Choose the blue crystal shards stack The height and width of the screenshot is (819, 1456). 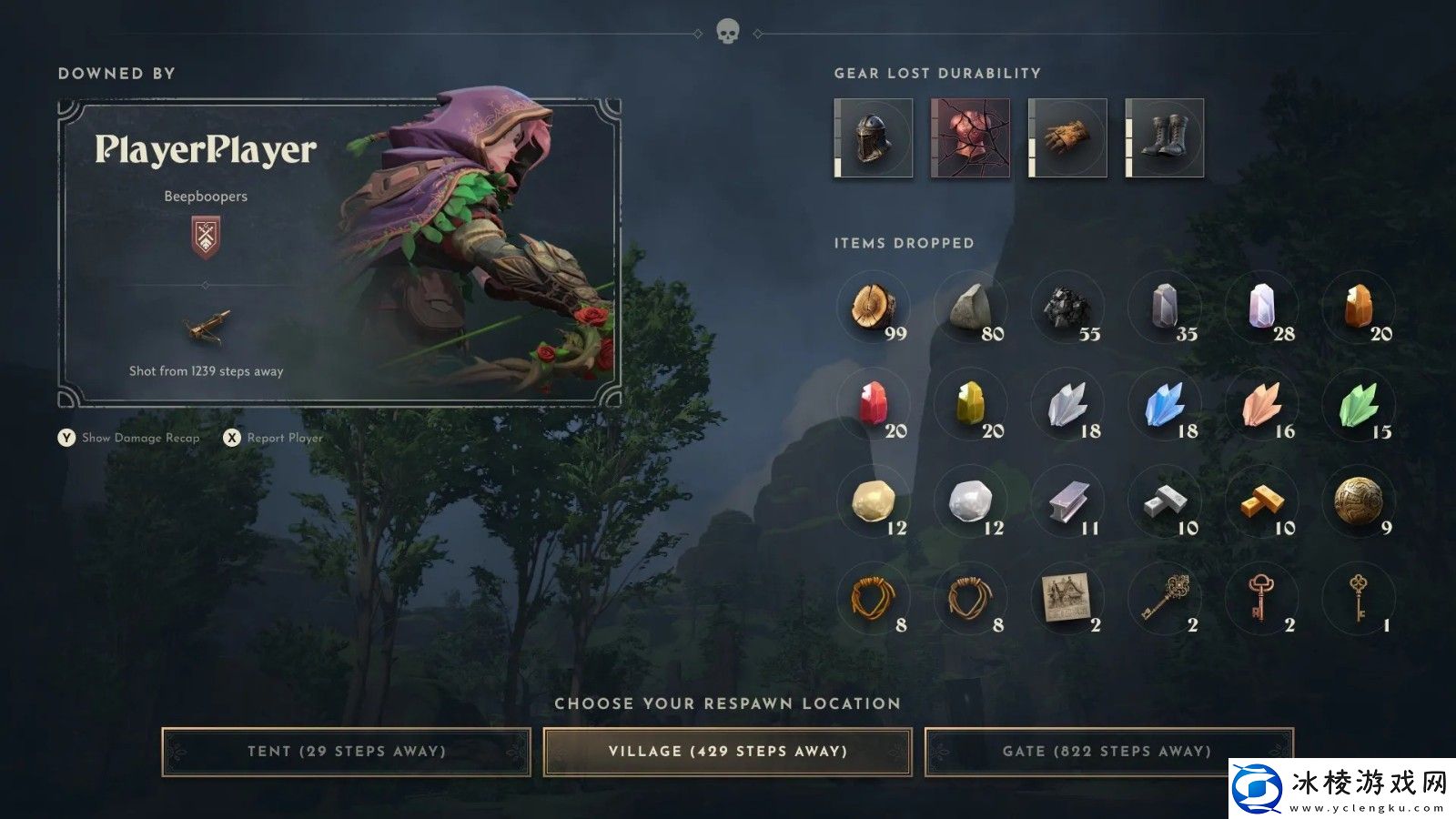[1166, 405]
